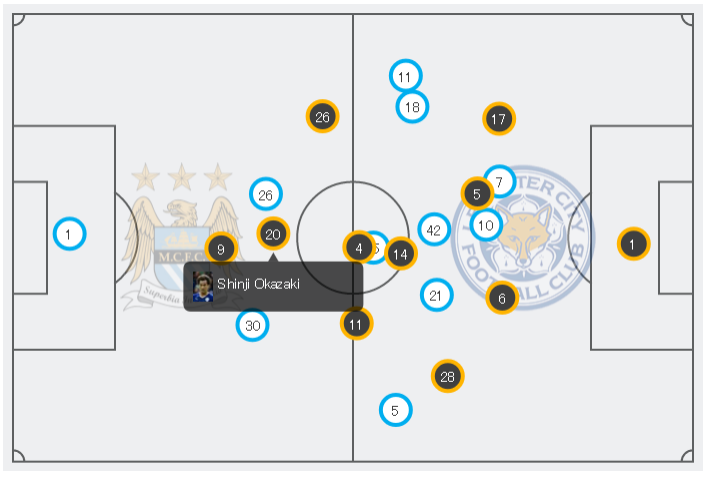Select the orange-ringed player marker 28
The width and height of the screenshot is (709, 477).
point(447,376)
